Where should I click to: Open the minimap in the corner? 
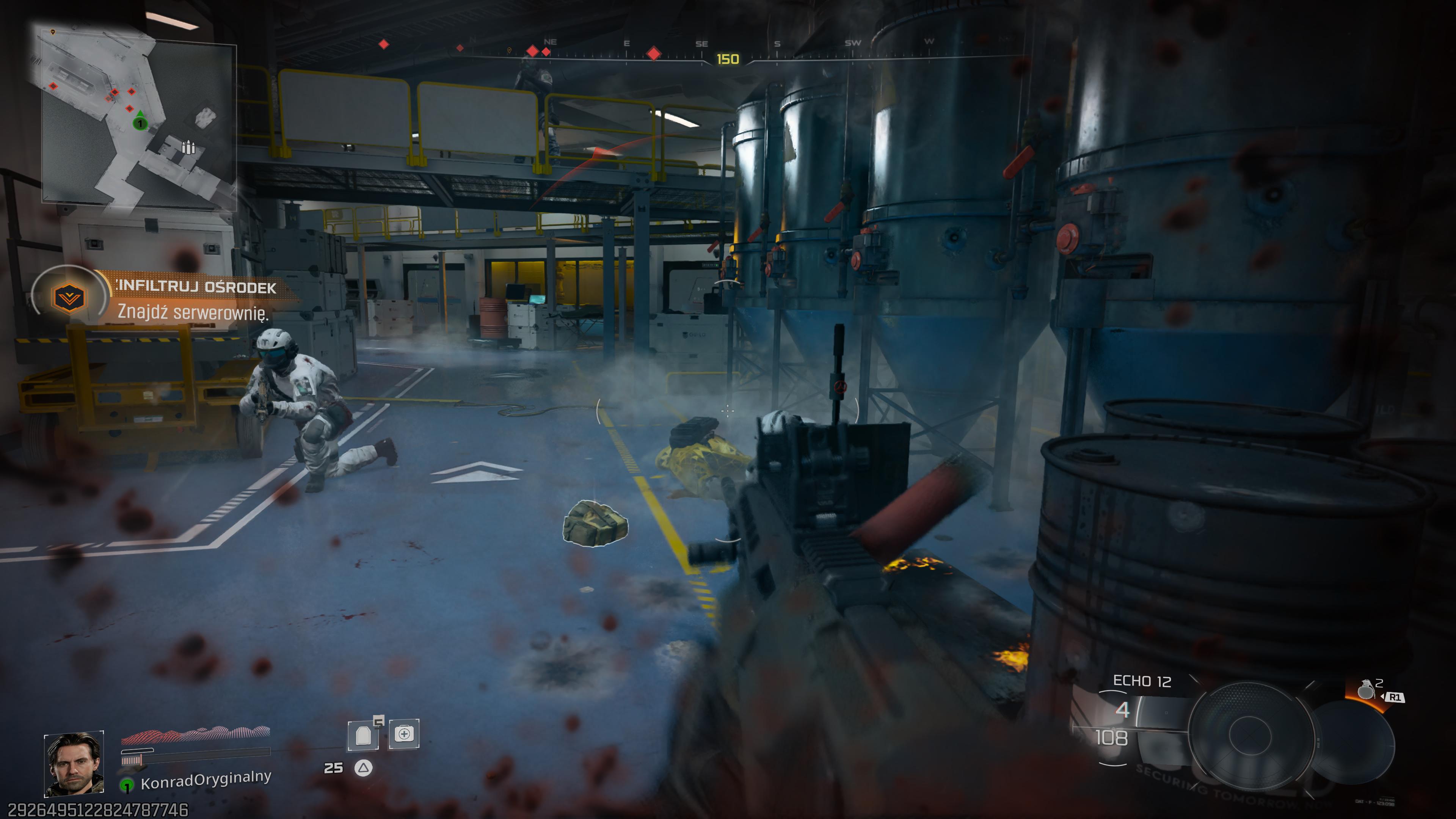[138, 116]
